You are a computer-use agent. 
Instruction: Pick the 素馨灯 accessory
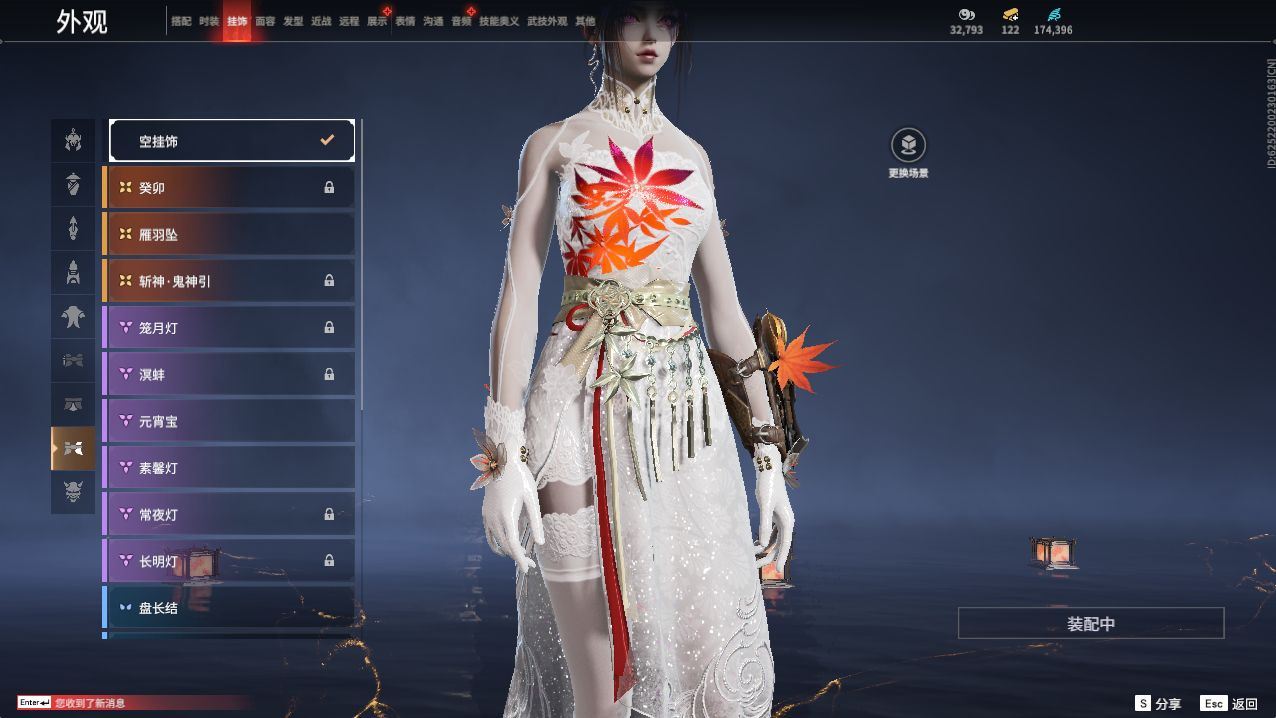[230, 468]
